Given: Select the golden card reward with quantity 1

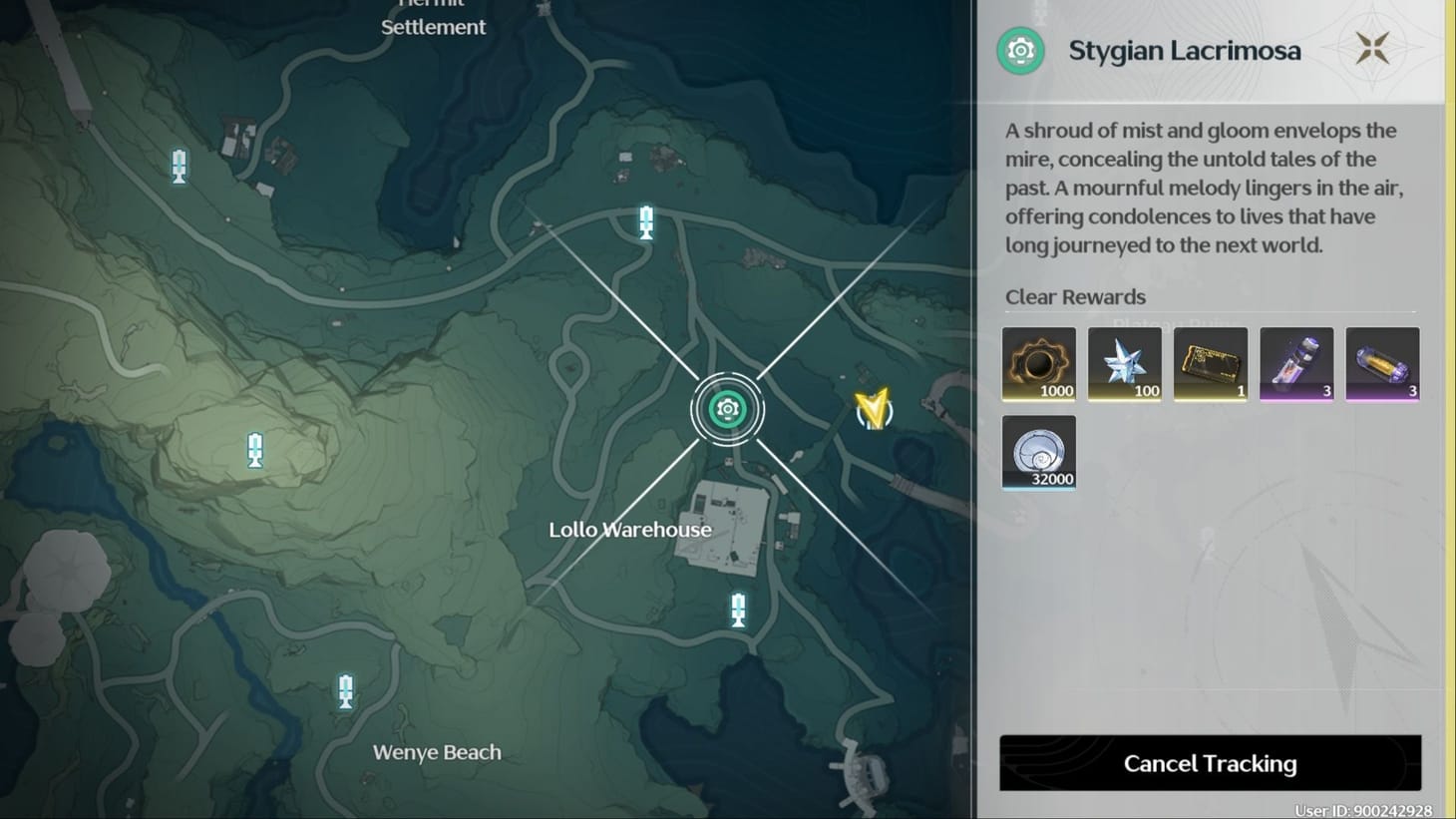Looking at the screenshot, I should [x=1210, y=363].
